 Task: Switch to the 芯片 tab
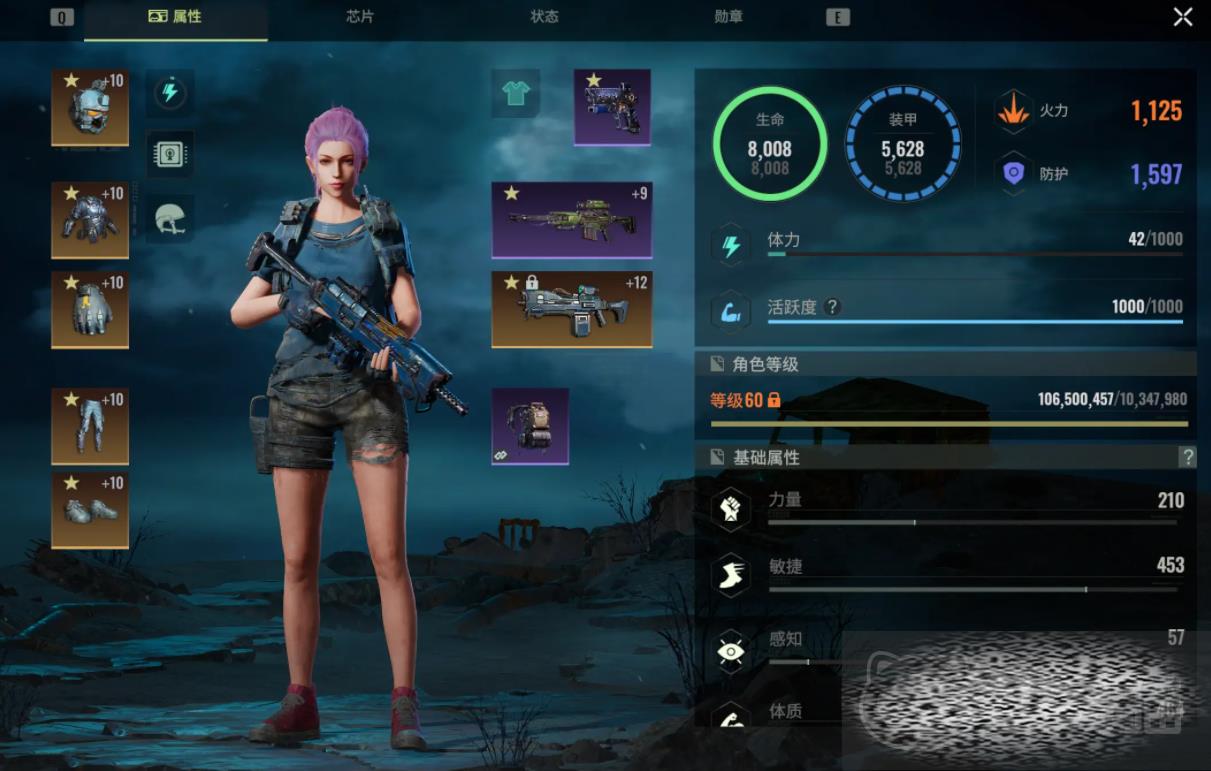pos(360,17)
